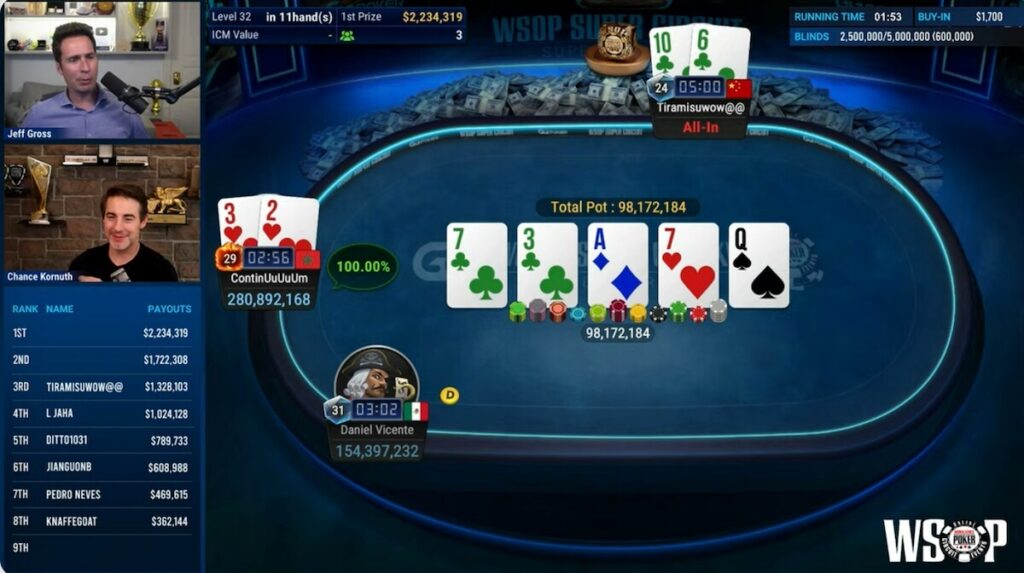Select the L JAHA payout row
This screenshot has height=573, width=1024.
(102, 414)
